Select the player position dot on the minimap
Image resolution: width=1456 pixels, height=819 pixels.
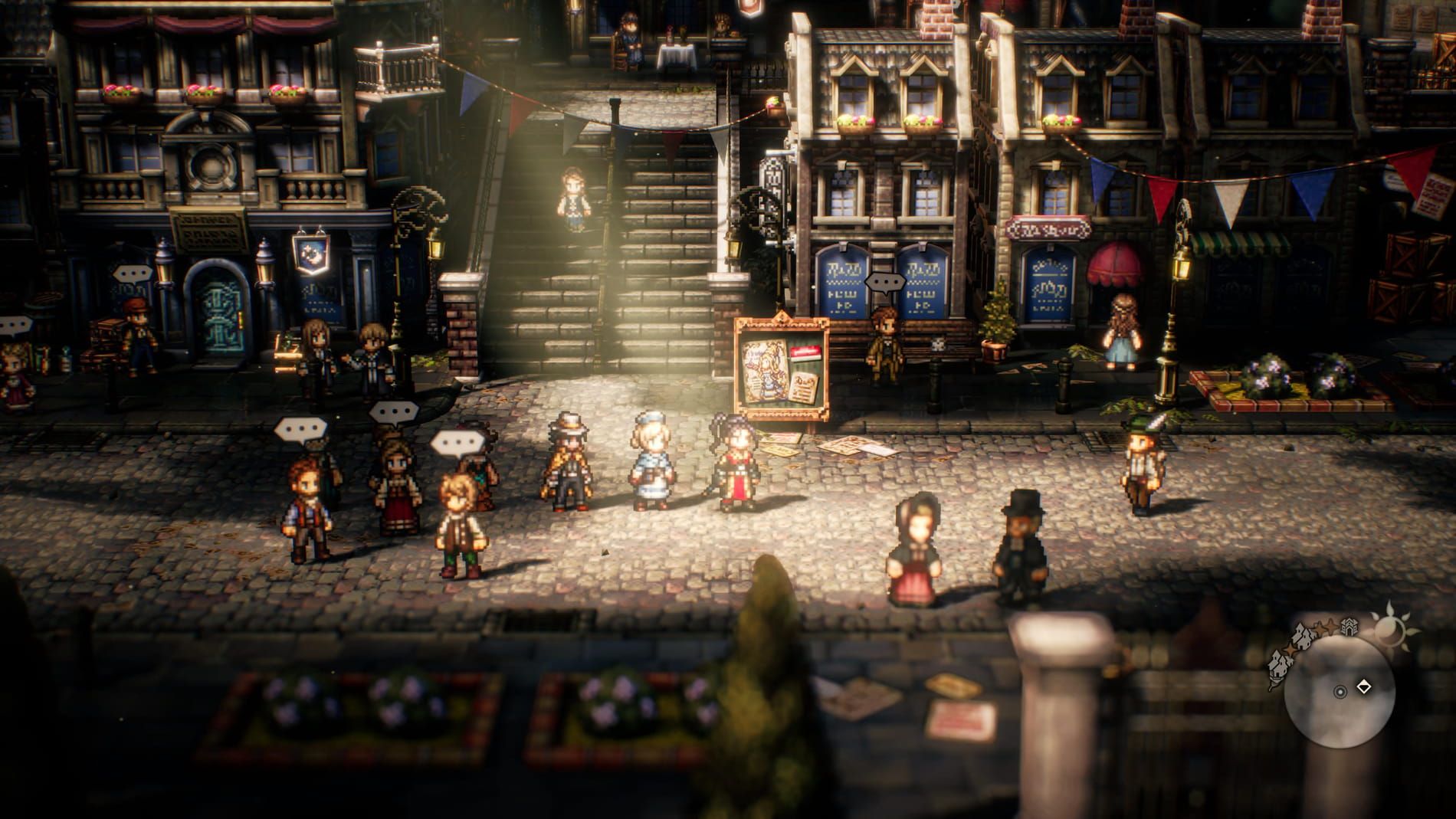(1340, 692)
